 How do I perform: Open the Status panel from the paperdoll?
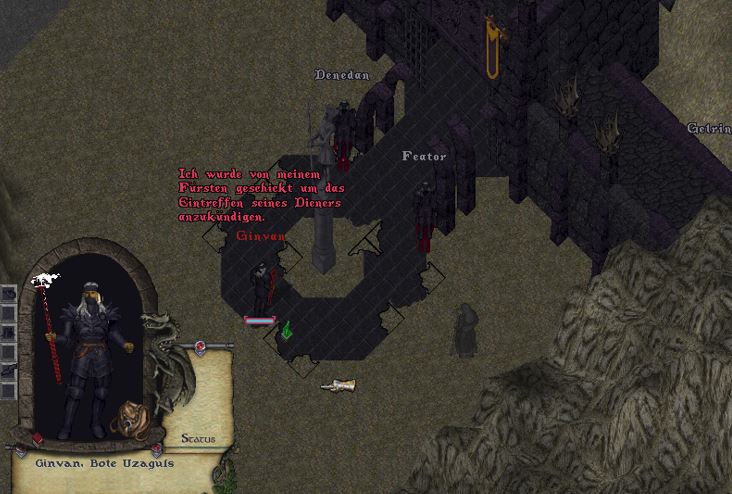[x=197, y=438]
